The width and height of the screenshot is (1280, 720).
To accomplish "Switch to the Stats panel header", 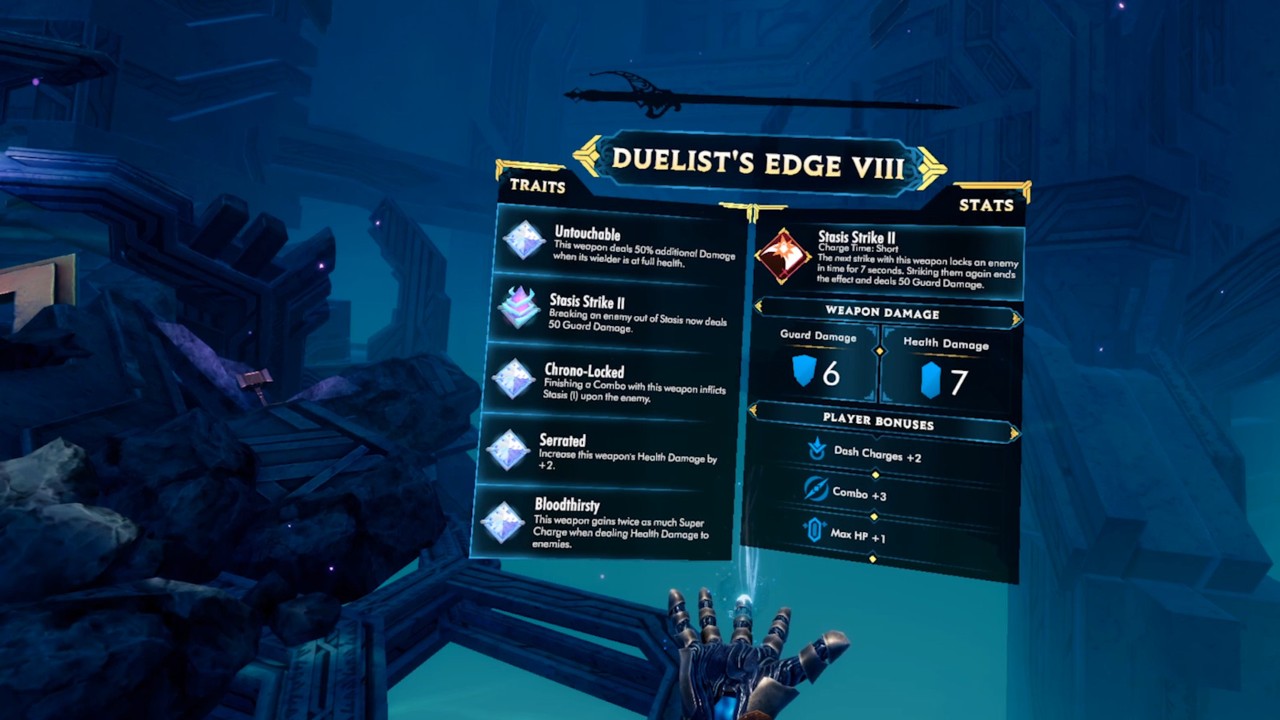I will pos(986,205).
